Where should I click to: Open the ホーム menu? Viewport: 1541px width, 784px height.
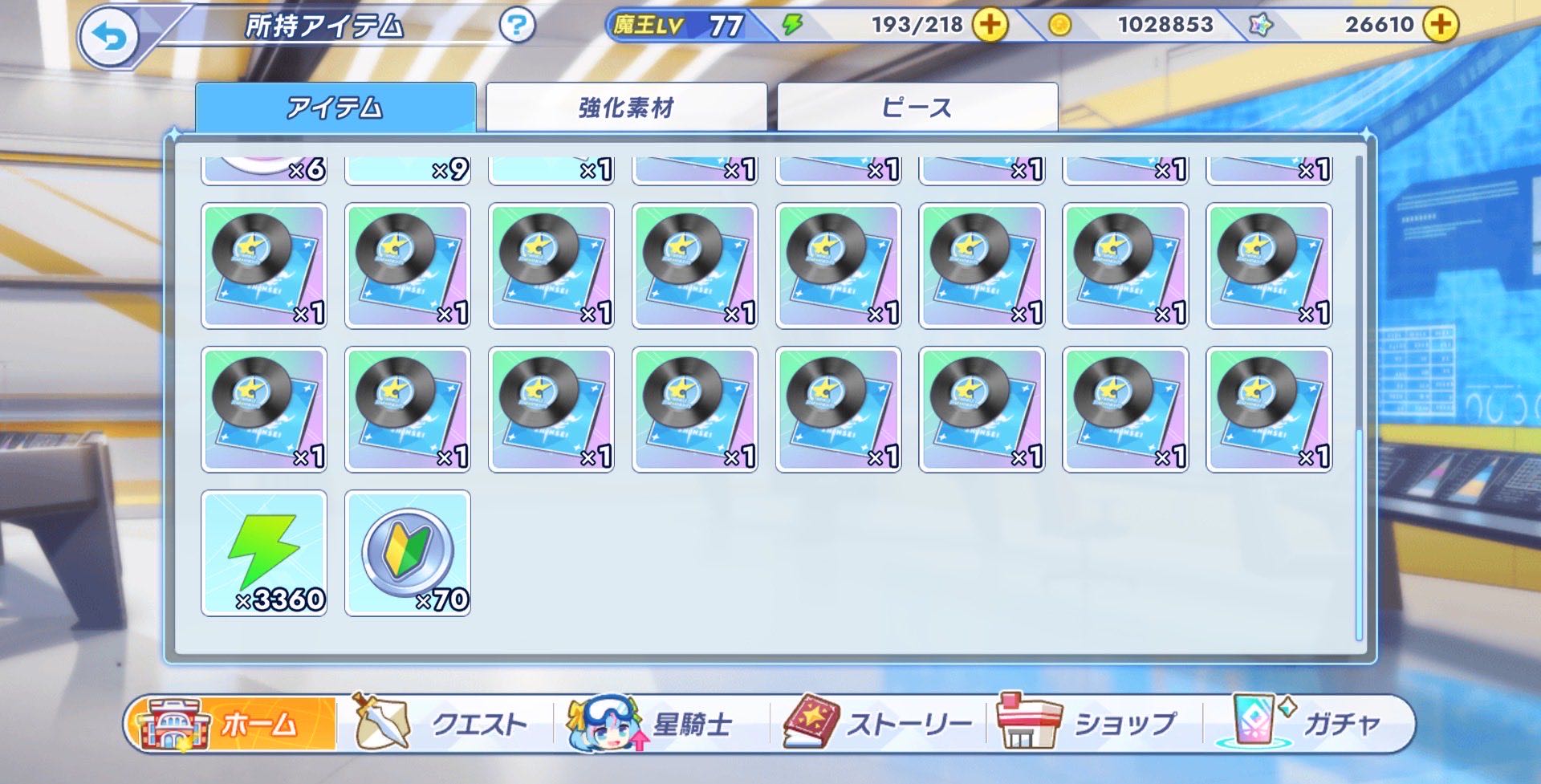click(x=233, y=724)
